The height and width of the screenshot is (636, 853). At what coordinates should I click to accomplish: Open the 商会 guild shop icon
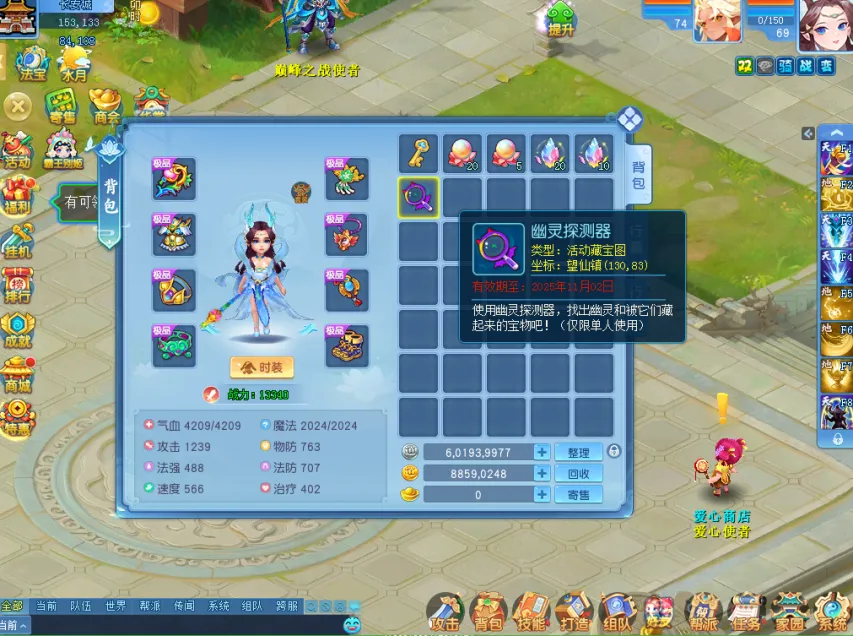tap(106, 104)
